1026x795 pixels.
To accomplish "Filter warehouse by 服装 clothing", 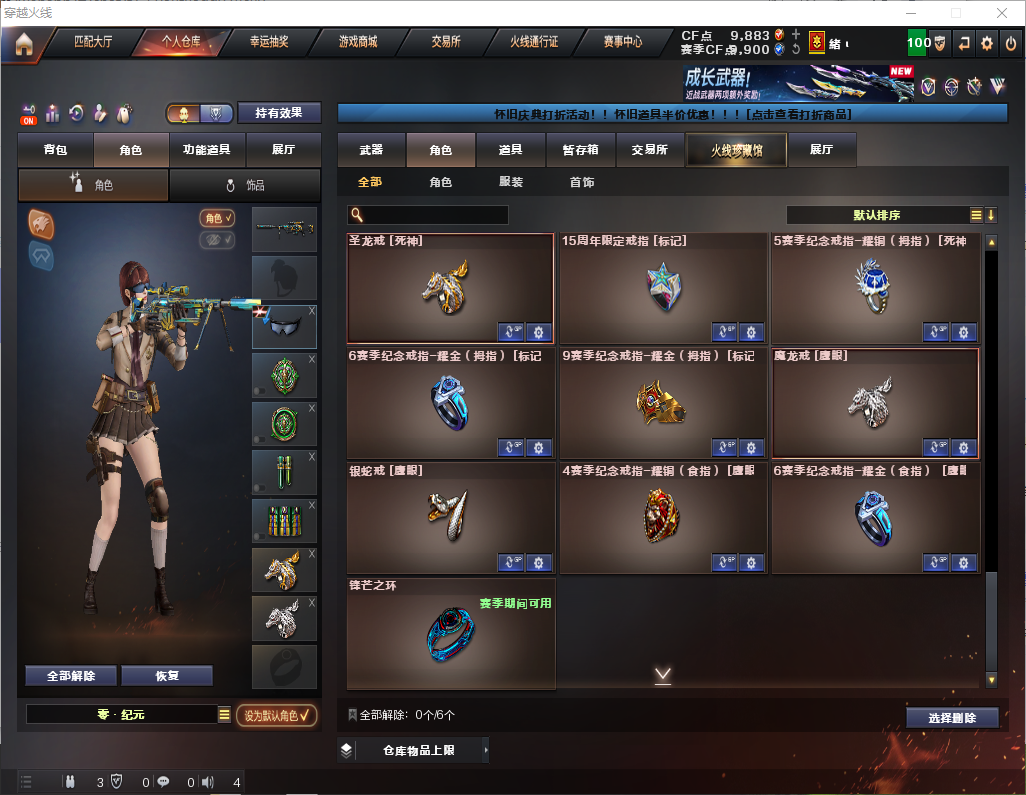I will coord(511,183).
